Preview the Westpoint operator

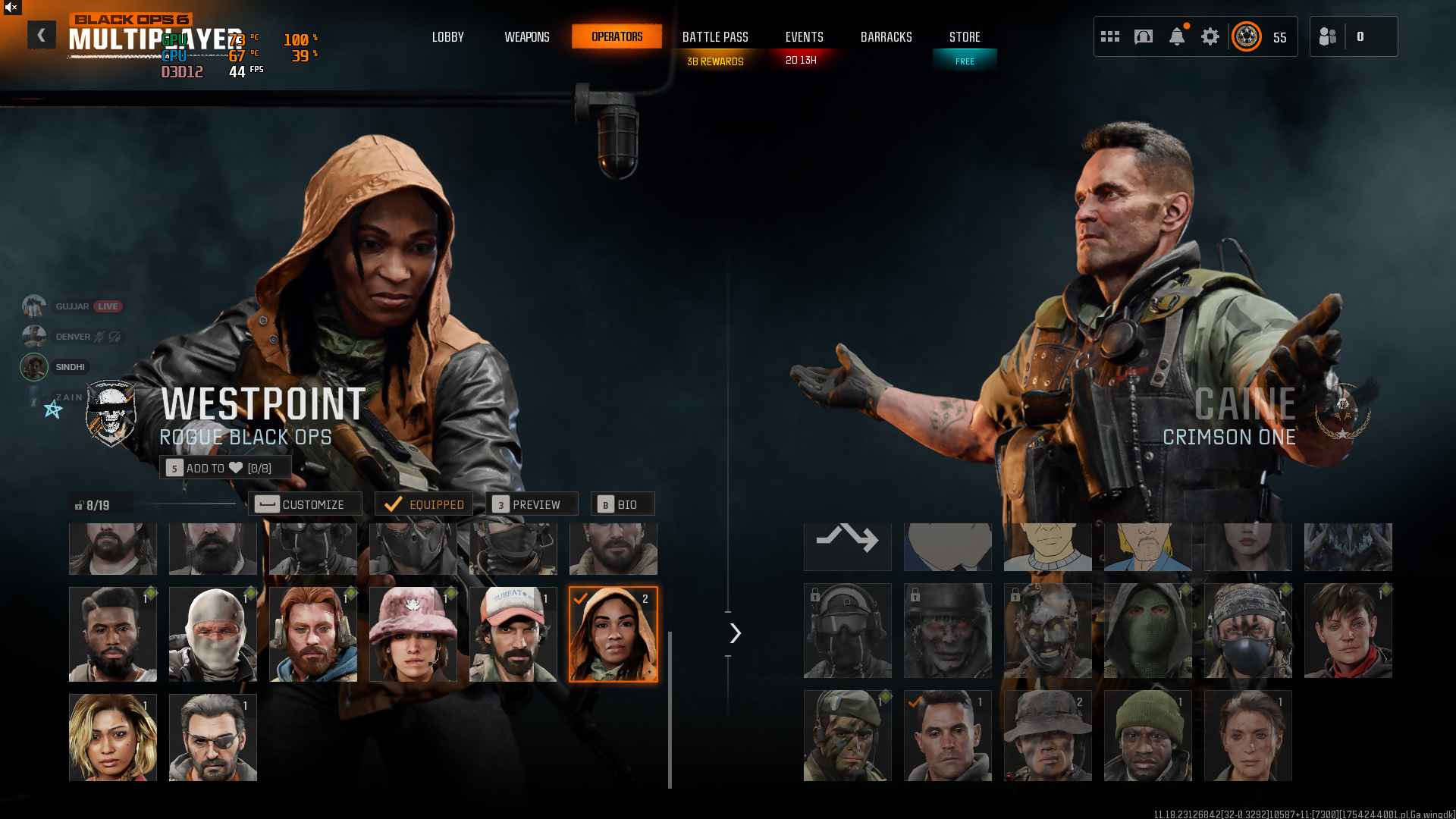pos(531,504)
